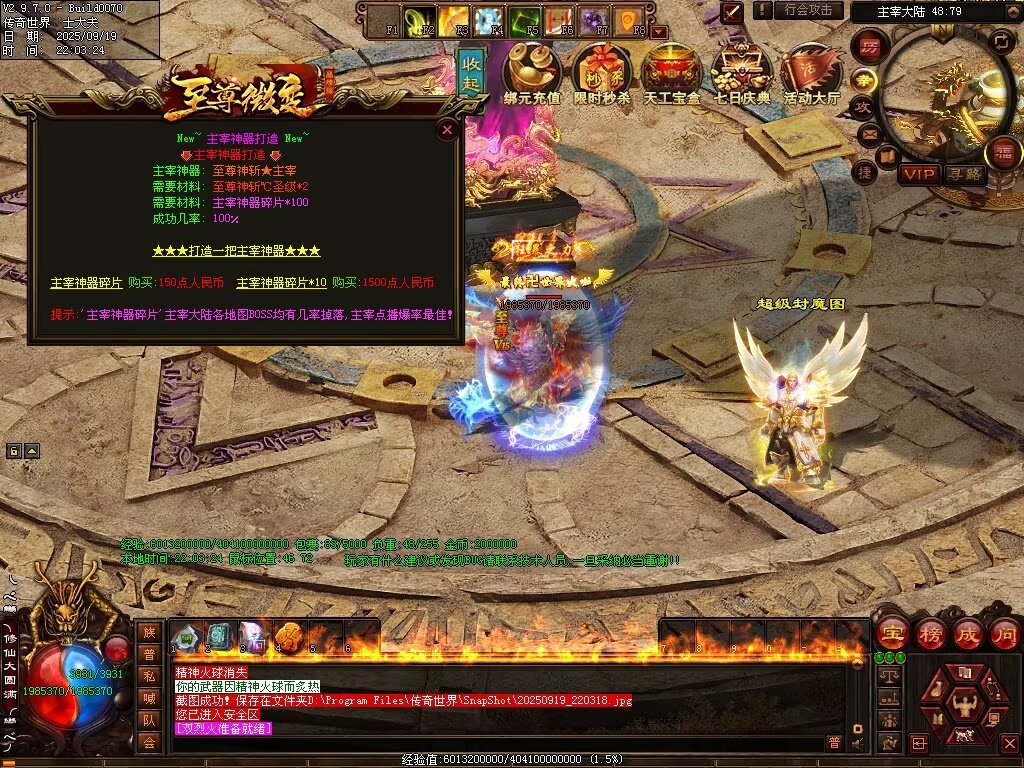1024x768 pixels.
Task: Select the 队 team chat channel tab
Action: [x=149, y=719]
